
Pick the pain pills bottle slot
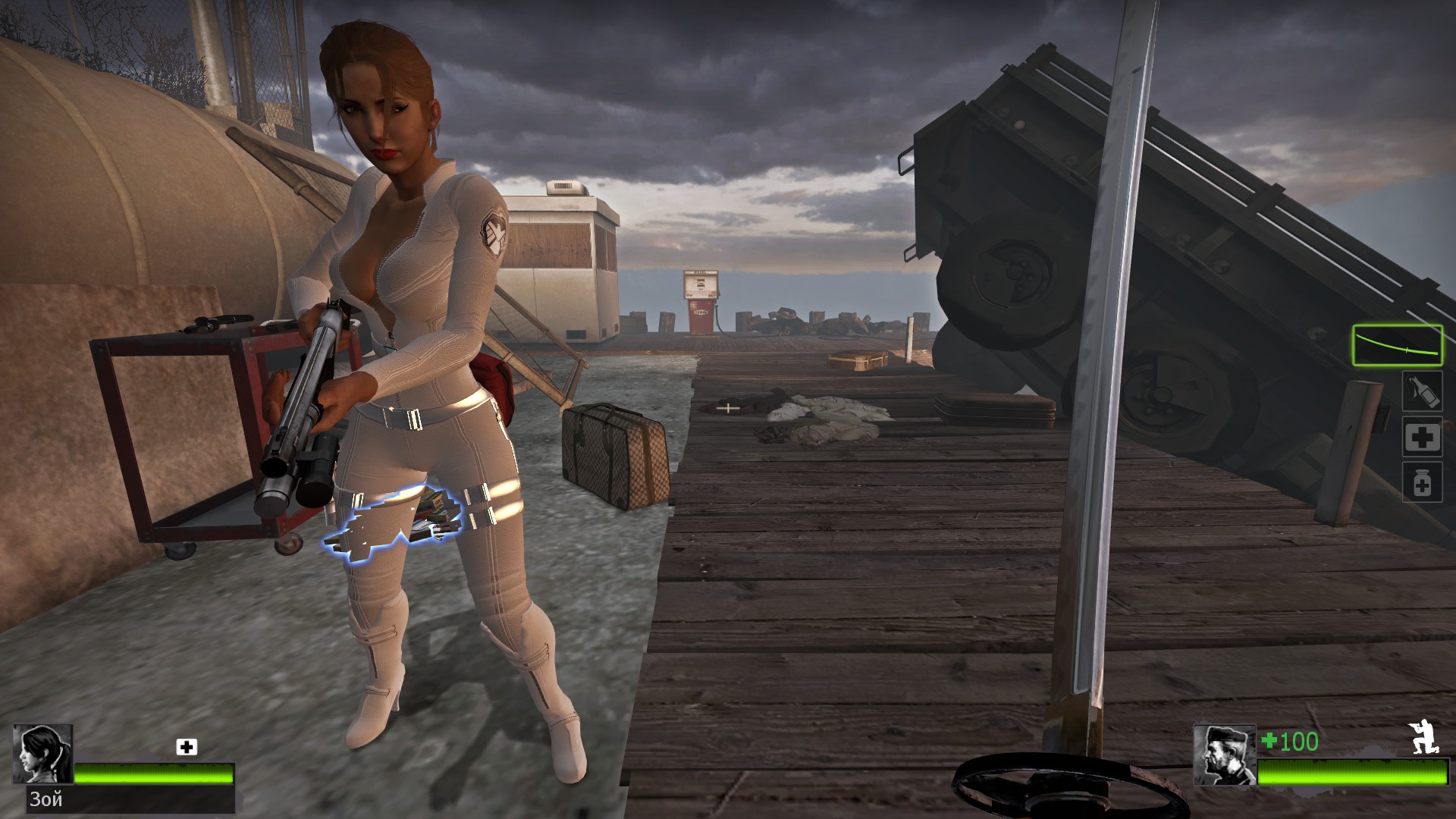click(1422, 482)
